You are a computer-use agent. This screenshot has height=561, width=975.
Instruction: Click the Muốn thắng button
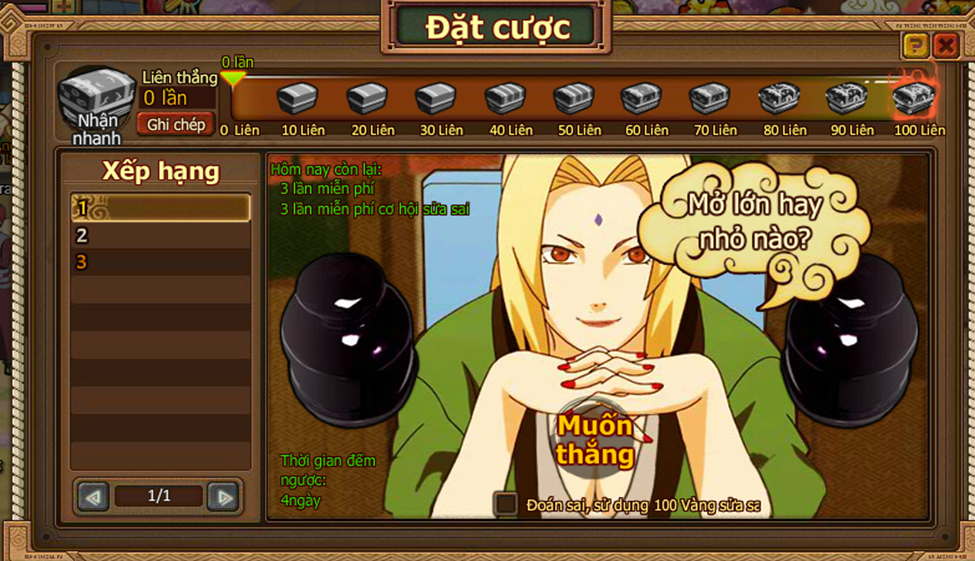[x=595, y=440]
